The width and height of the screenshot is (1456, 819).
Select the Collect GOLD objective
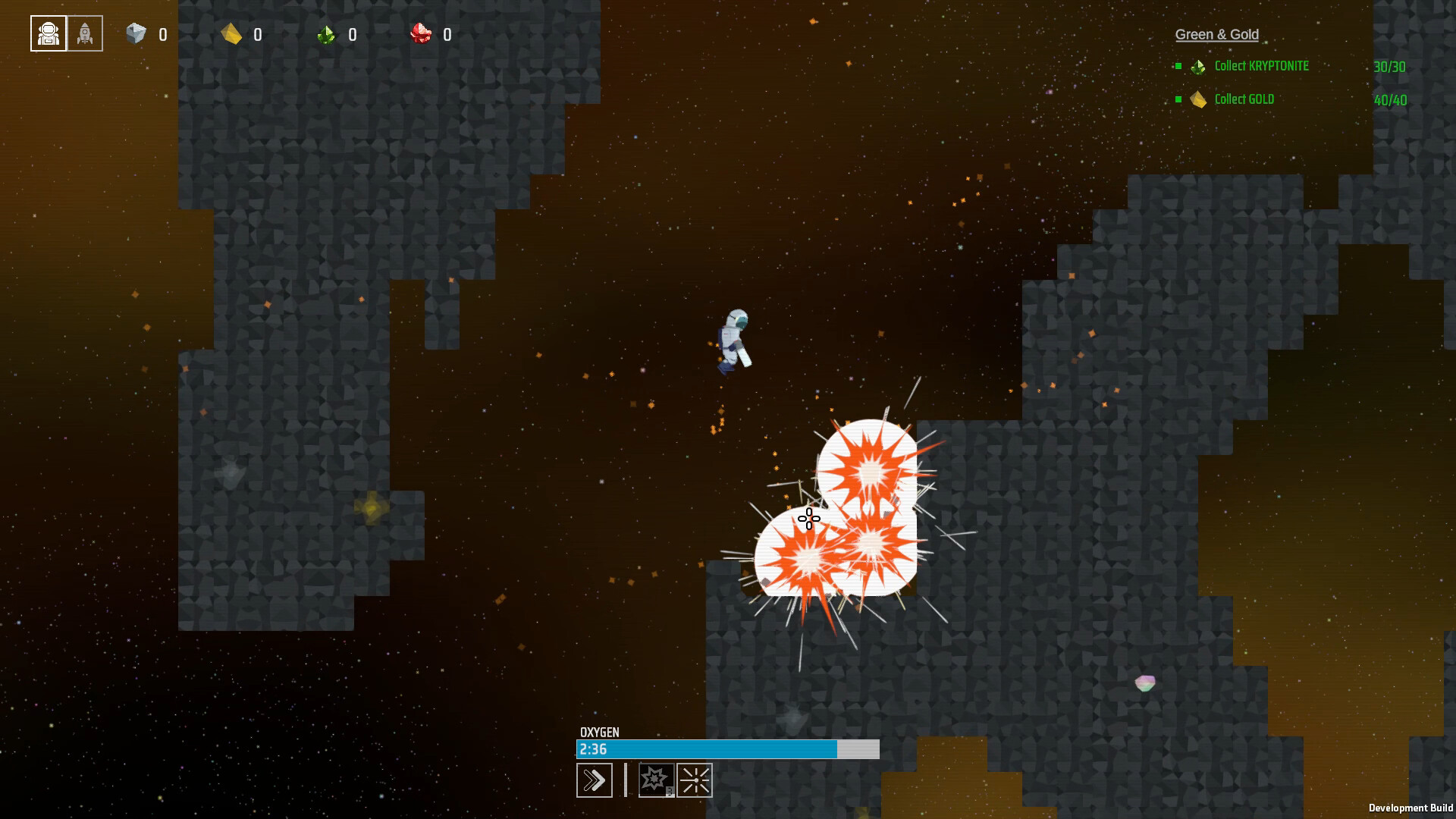(x=1244, y=99)
